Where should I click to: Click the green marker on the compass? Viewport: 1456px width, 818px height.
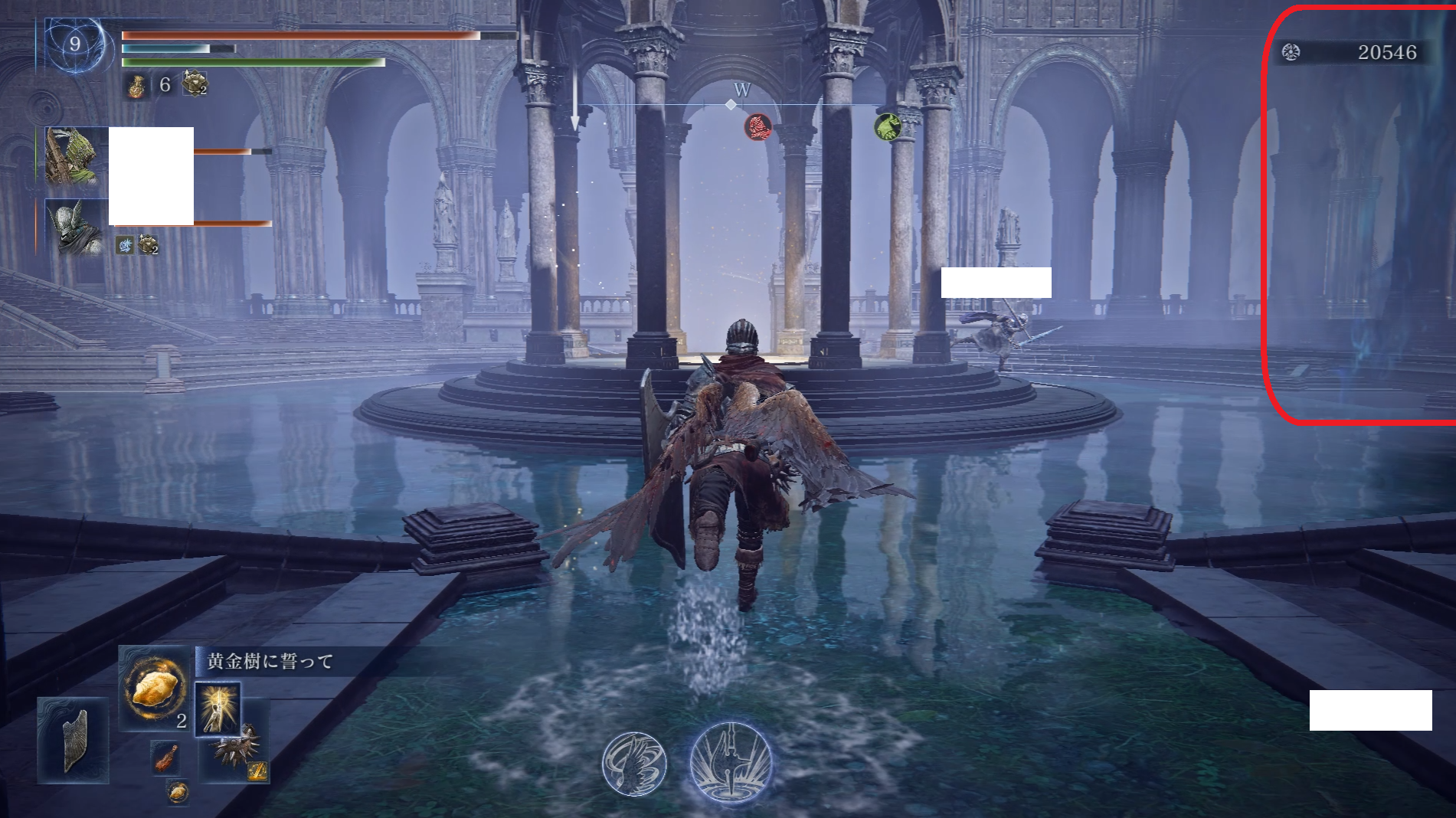[887, 126]
